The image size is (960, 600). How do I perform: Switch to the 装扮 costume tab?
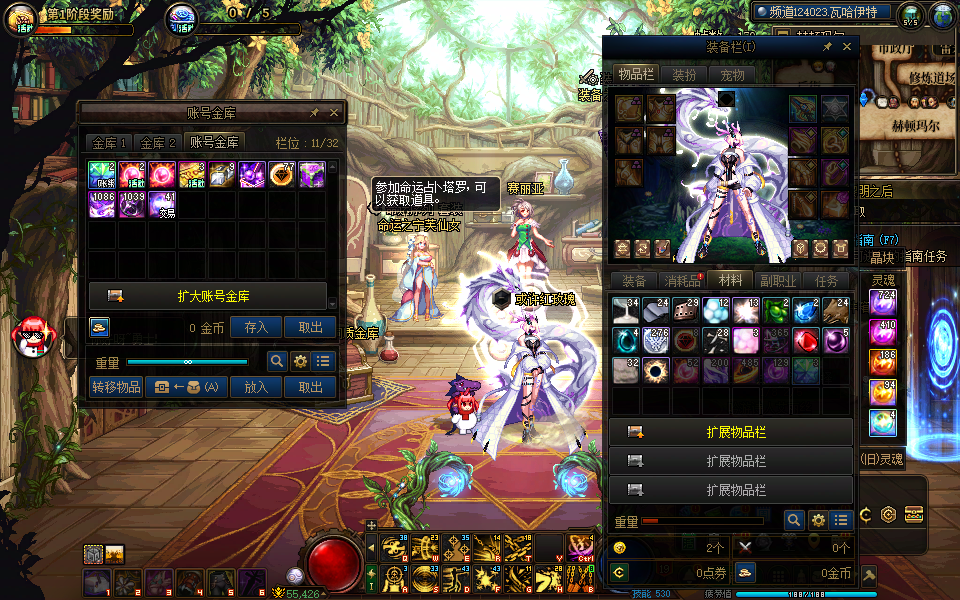(x=684, y=75)
